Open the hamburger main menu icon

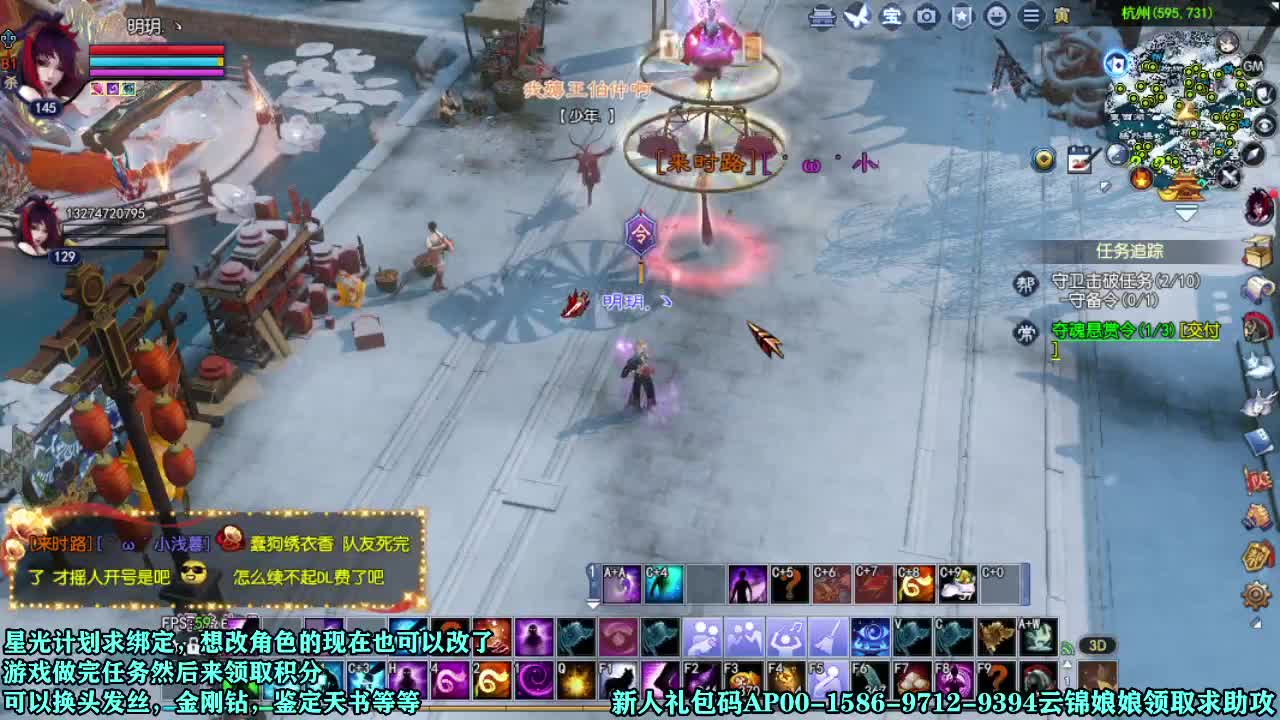point(1031,17)
